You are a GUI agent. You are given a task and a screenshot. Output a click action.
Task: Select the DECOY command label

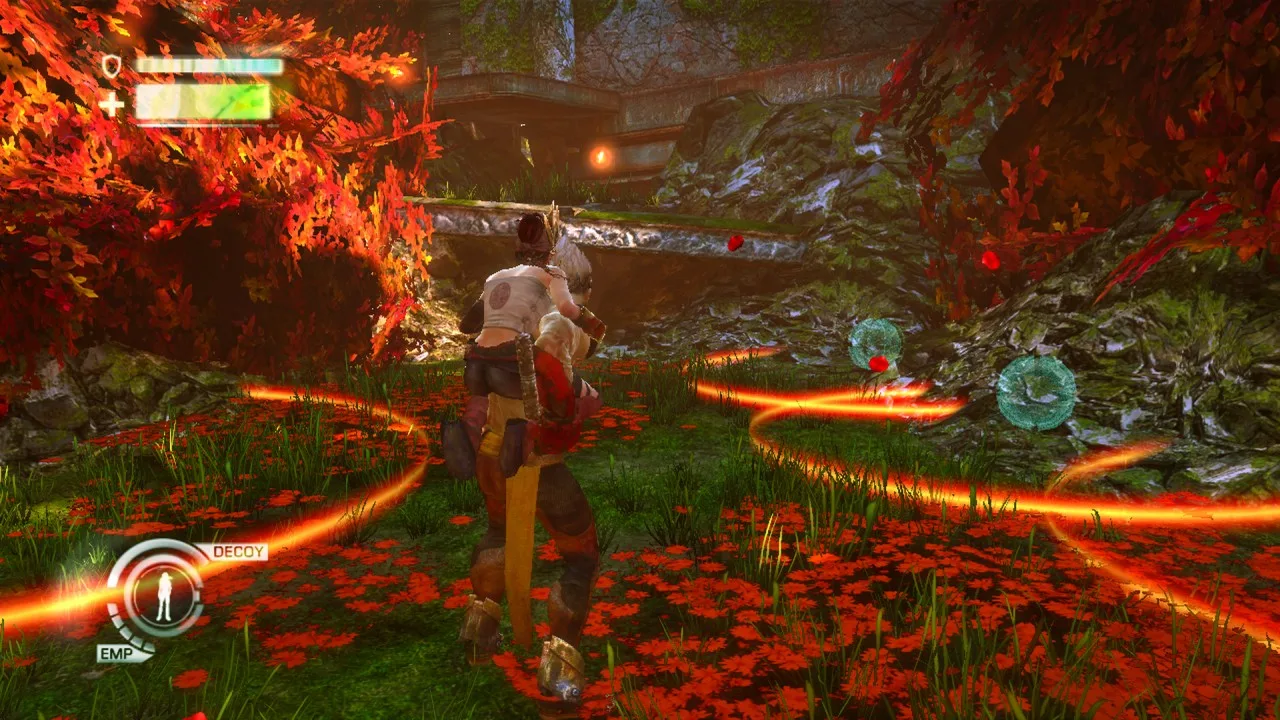point(238,552)
